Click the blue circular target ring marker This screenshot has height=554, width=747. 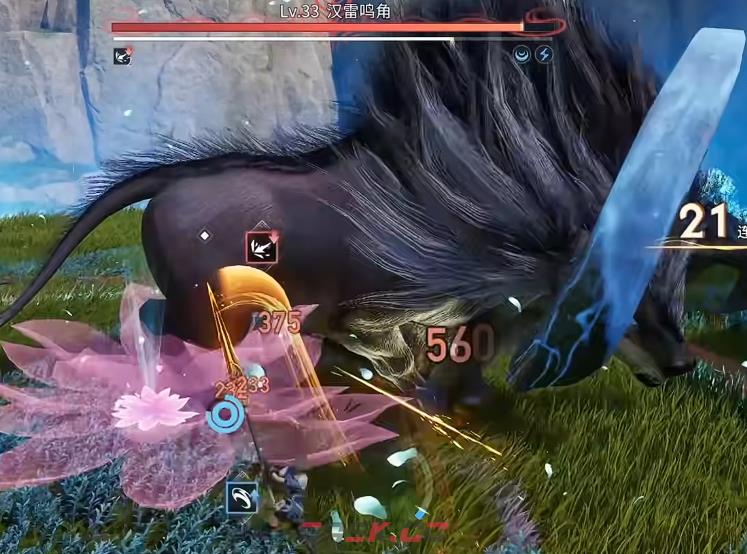tap(227, 415)
